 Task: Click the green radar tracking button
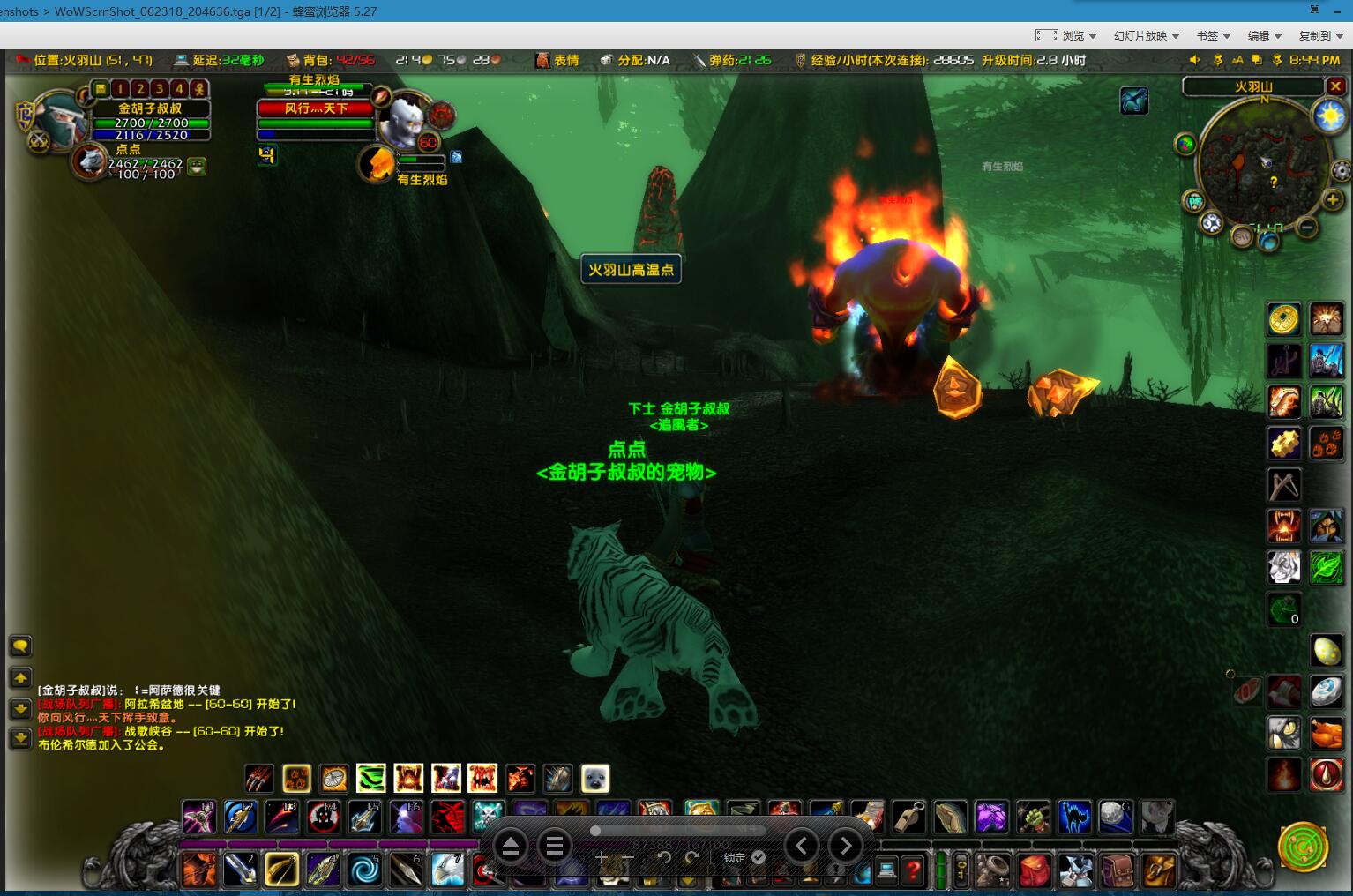[1303, 847]
